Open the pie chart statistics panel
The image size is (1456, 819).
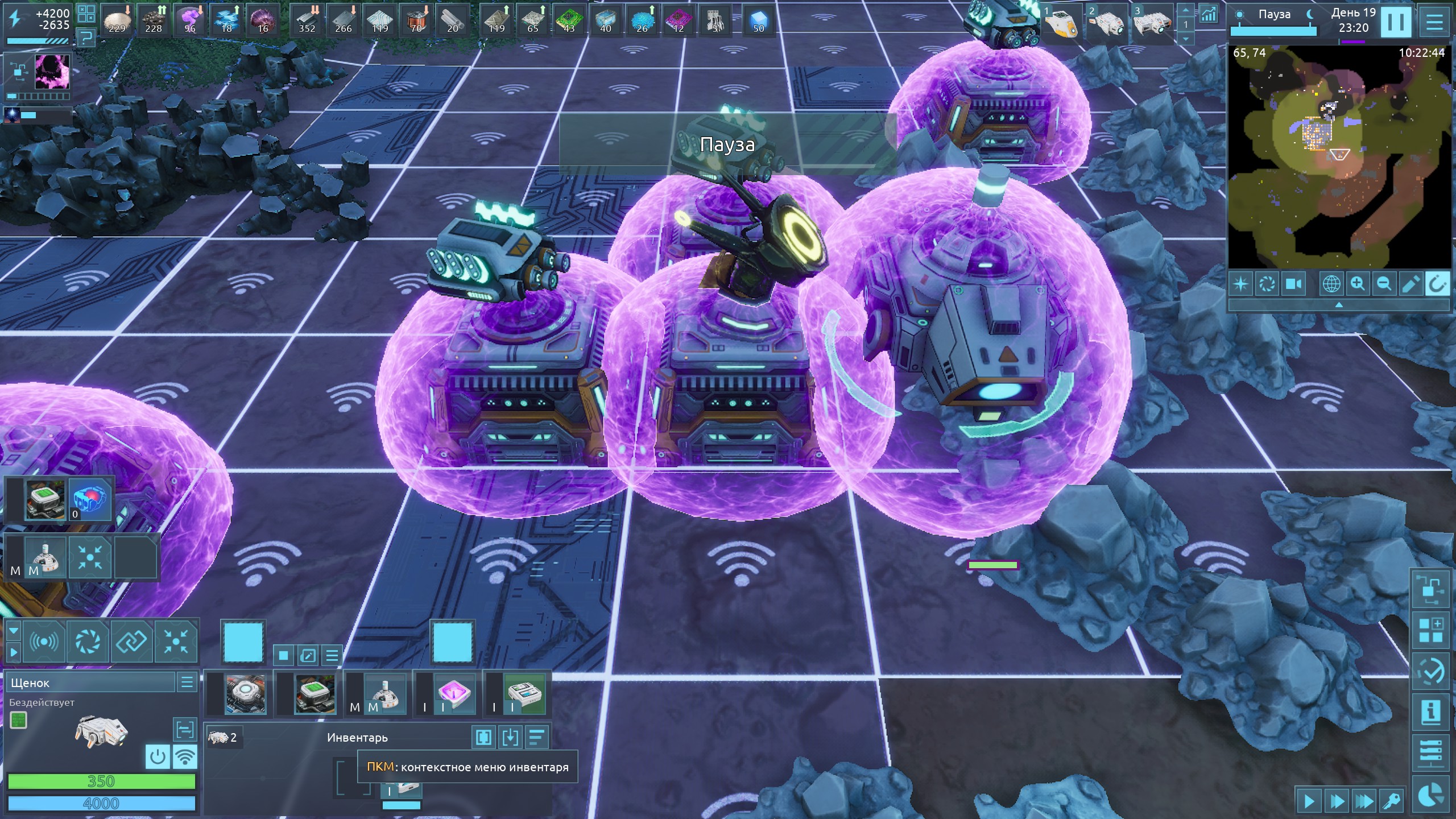(1430, 795)
